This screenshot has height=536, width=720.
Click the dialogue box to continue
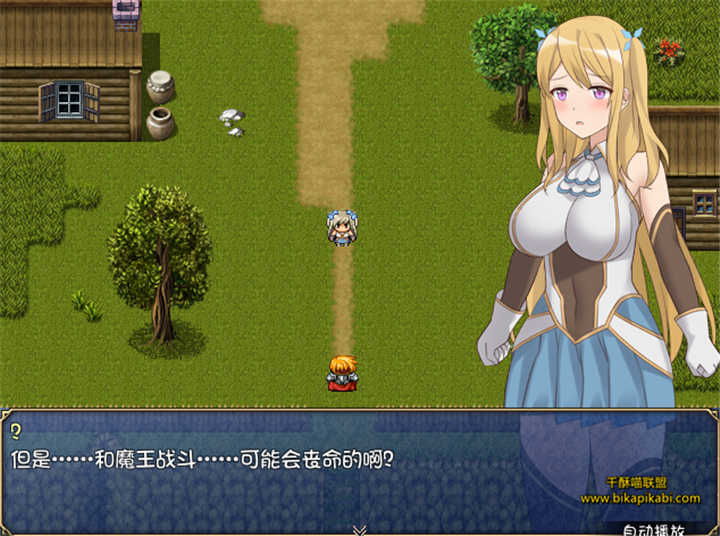300,470
